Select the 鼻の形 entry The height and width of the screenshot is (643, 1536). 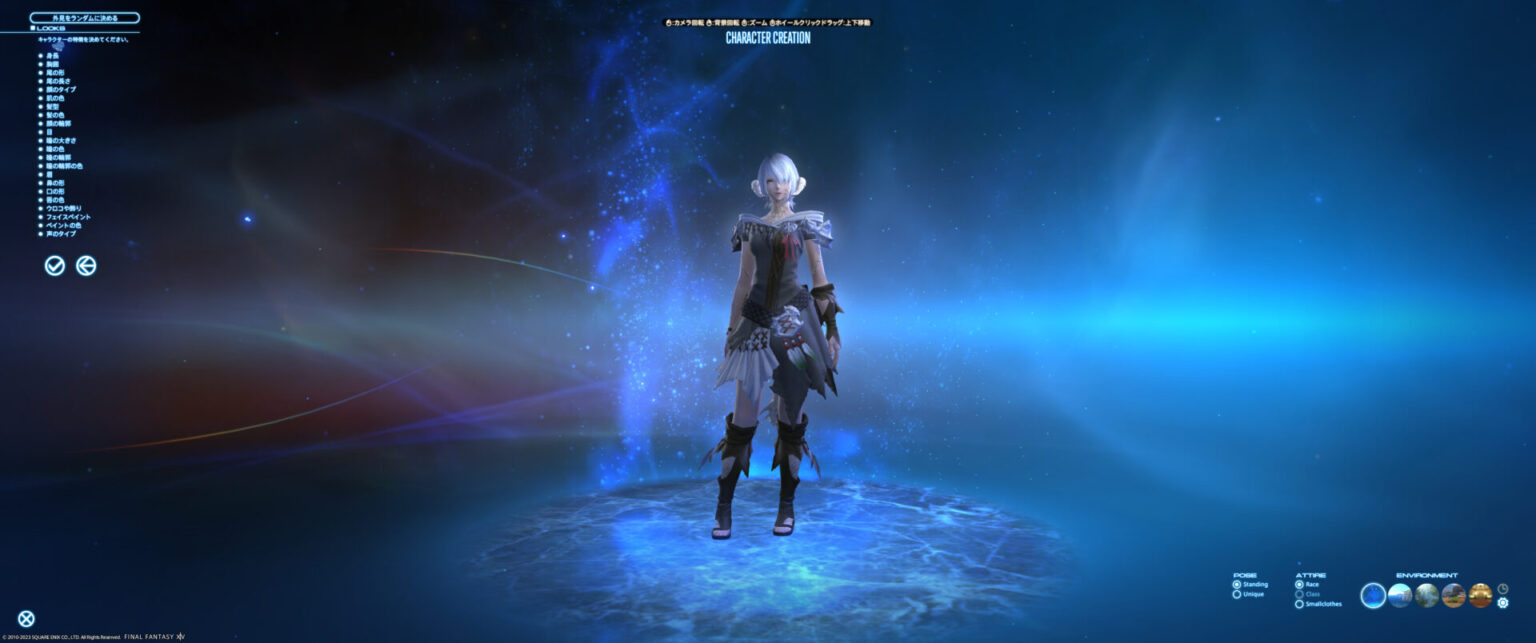pos(55,182)
